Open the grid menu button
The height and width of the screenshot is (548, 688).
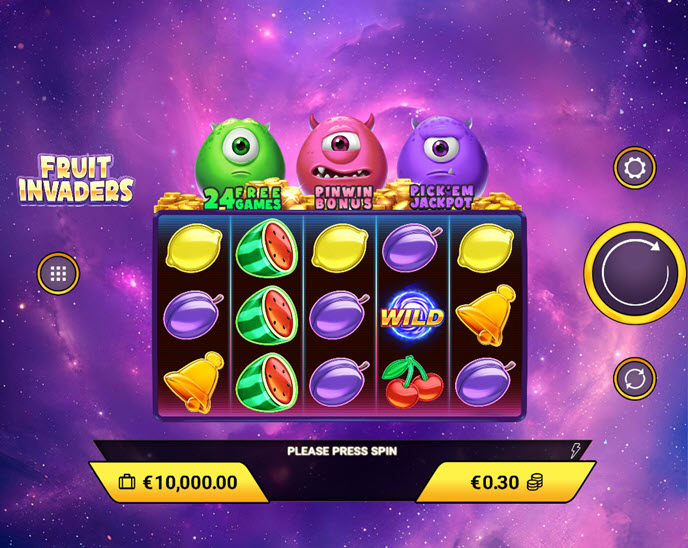tap(58, 273)
